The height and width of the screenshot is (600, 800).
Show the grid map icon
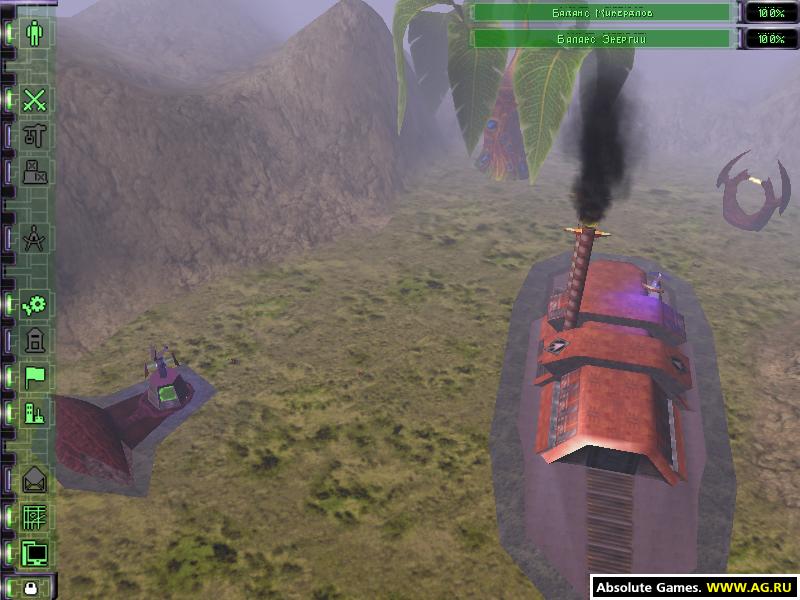pos(36,516)
